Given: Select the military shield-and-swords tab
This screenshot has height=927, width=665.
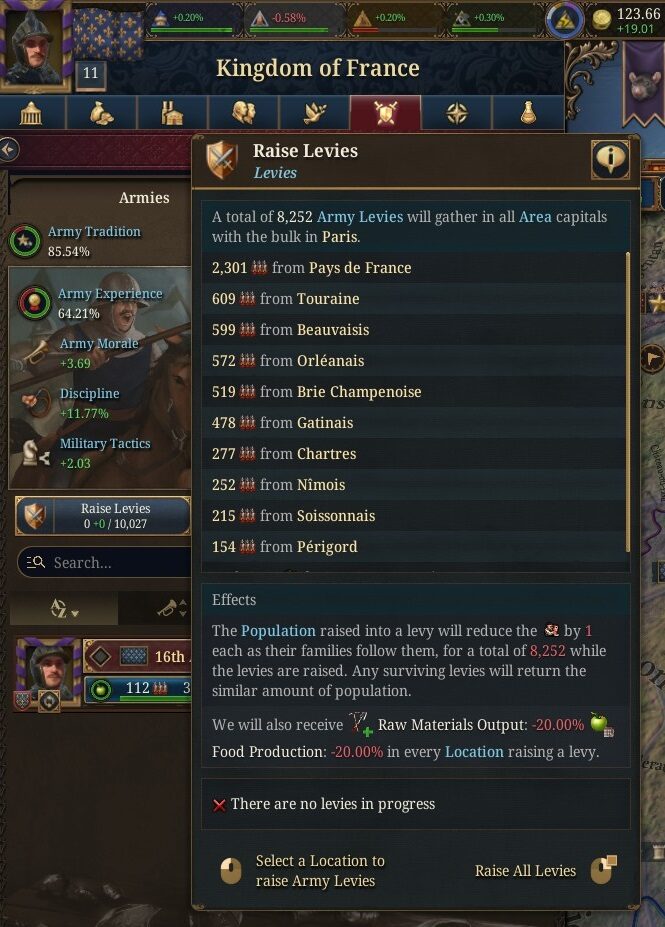Looking at the screenshot, I should click(385, 114).
